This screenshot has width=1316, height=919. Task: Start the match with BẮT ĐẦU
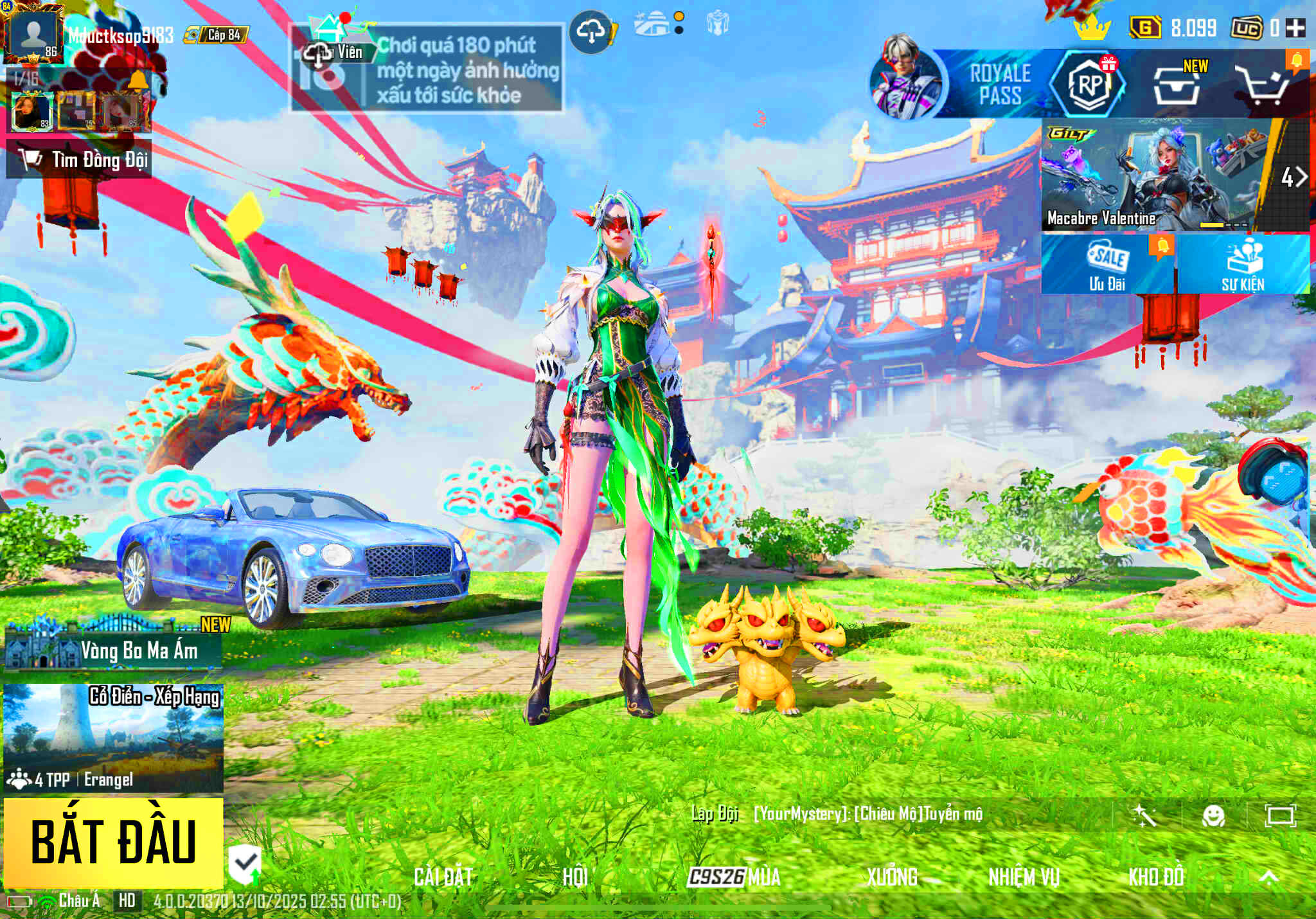pyautogui.click(x=113, y=843)
